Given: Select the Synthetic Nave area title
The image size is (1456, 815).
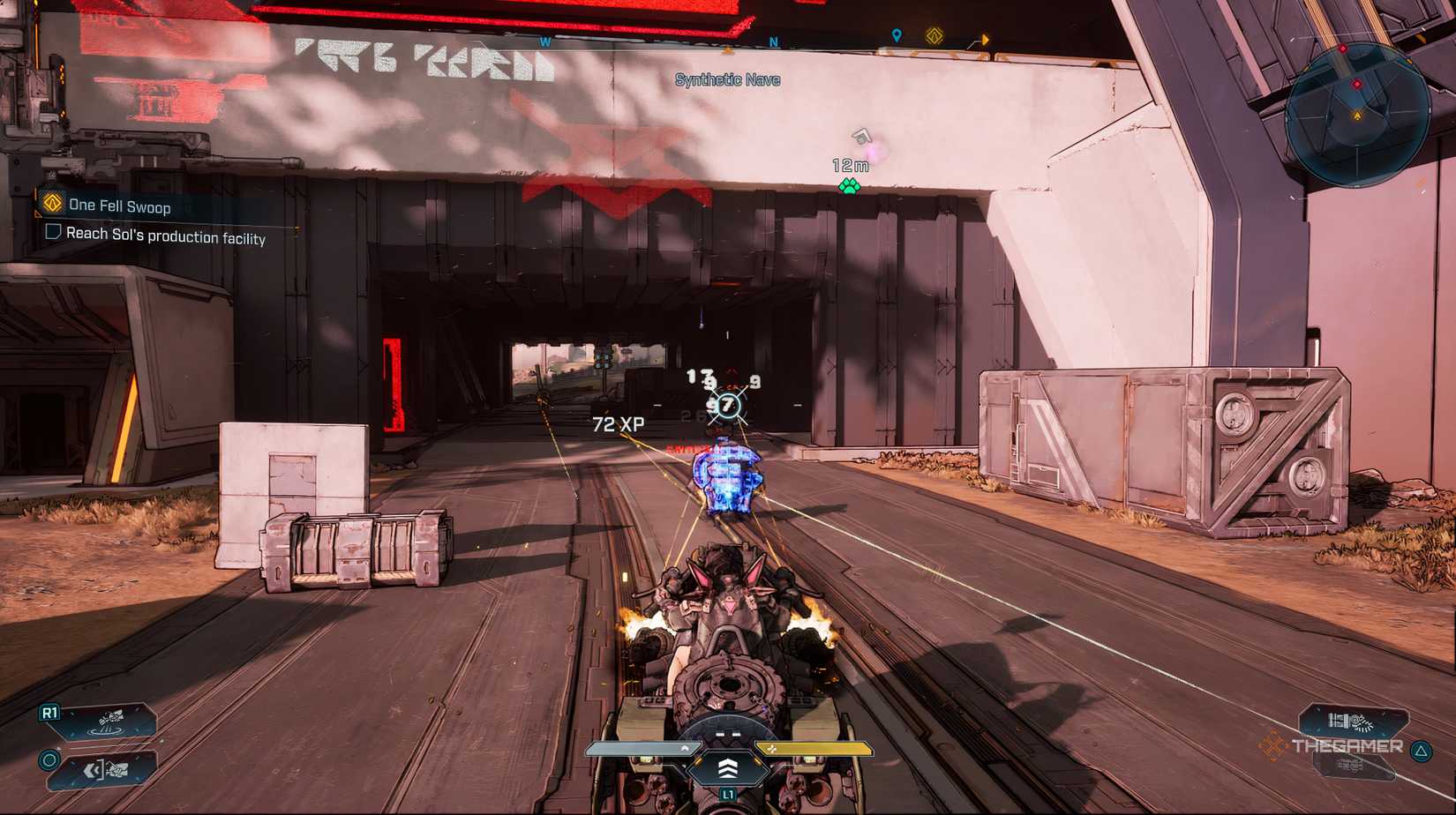Looking at the screenshot, I should 727,79.
